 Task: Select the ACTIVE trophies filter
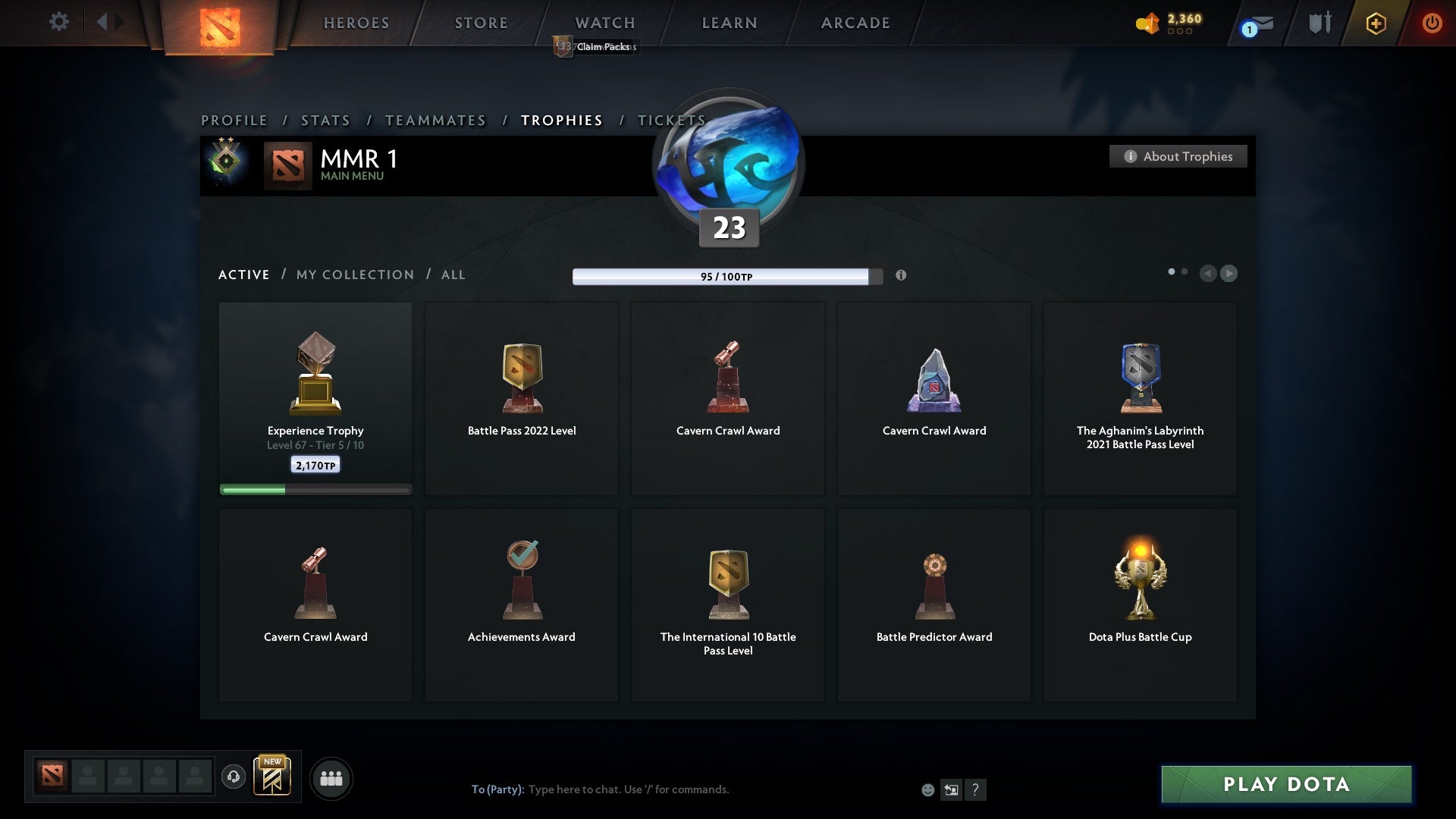pyautogui.click(x=243, y=275)
